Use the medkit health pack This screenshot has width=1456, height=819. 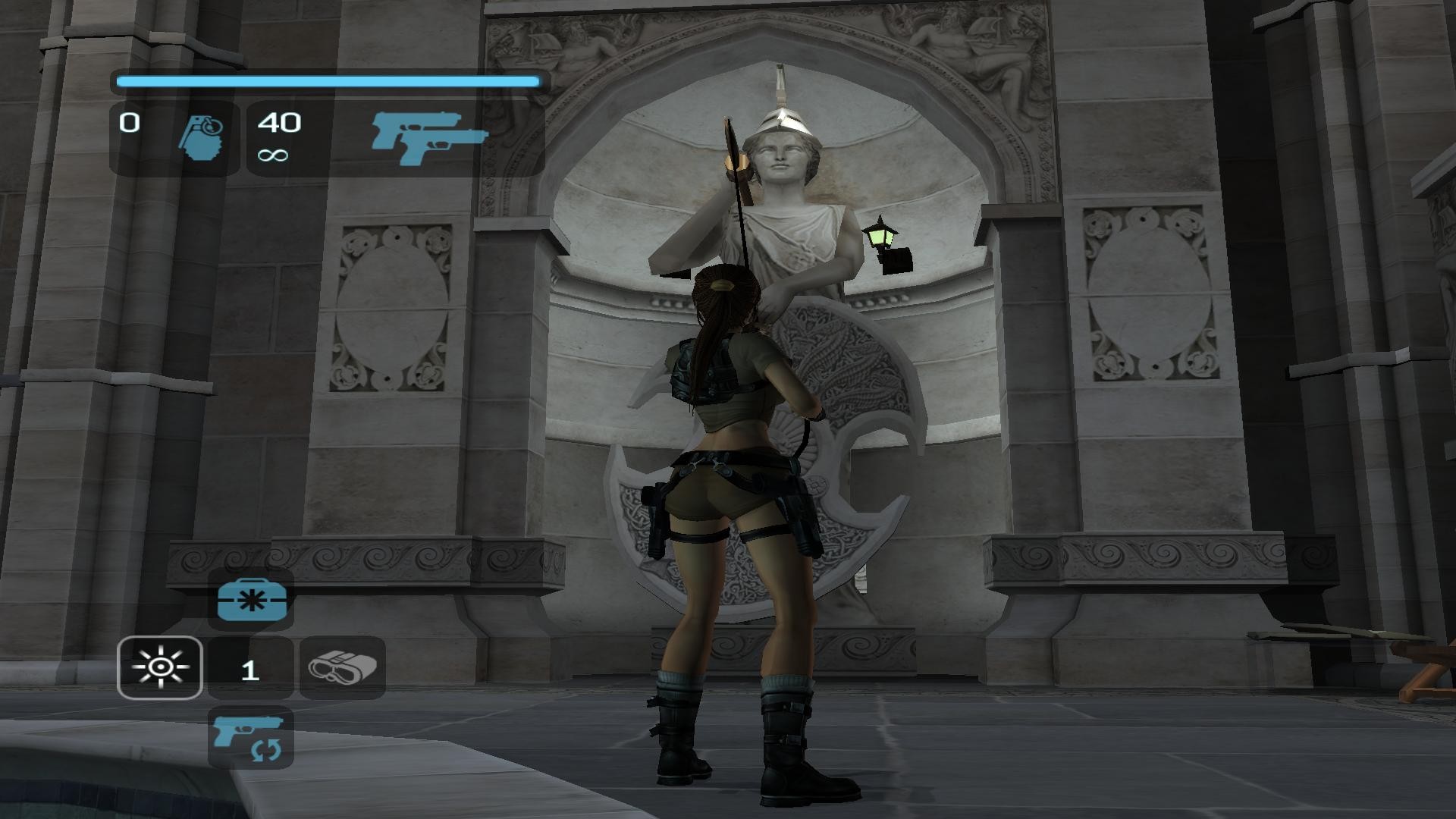[x=251, y=600]
